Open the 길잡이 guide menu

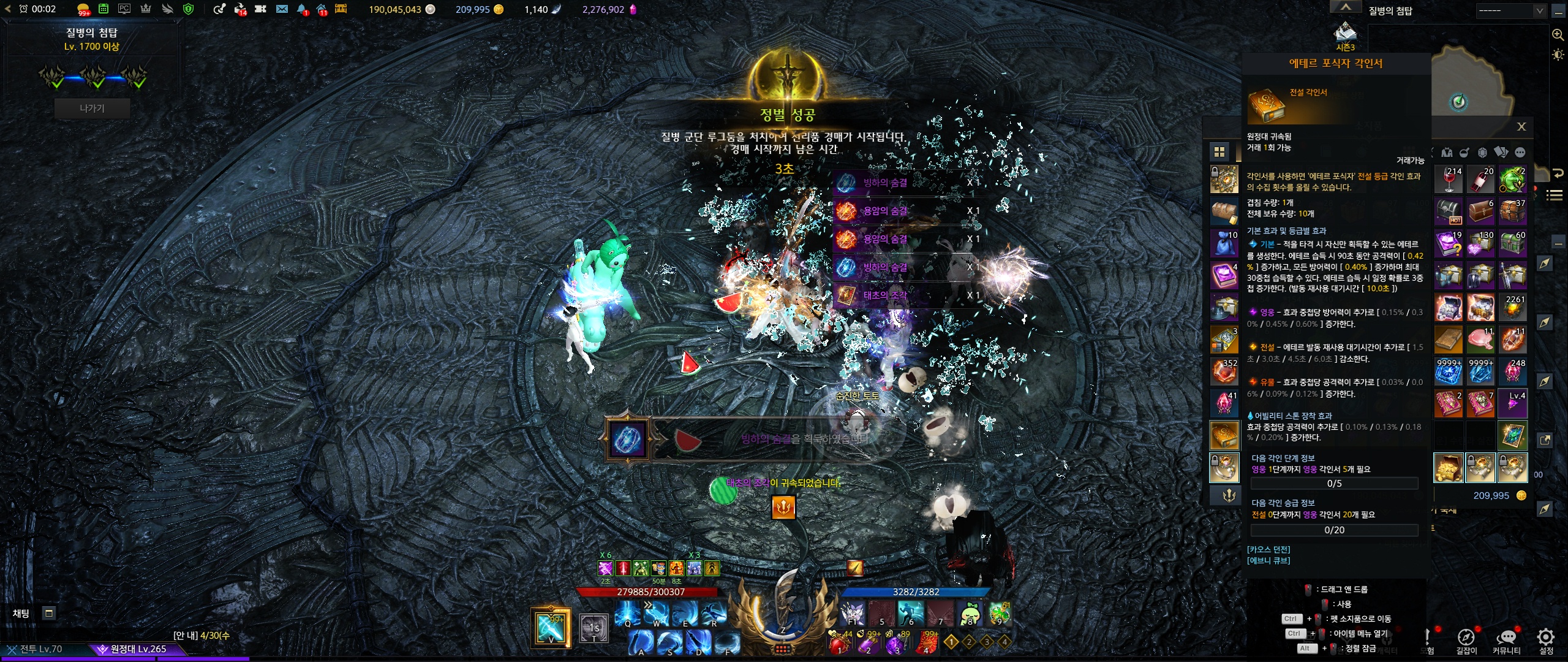pos(1466,639)
